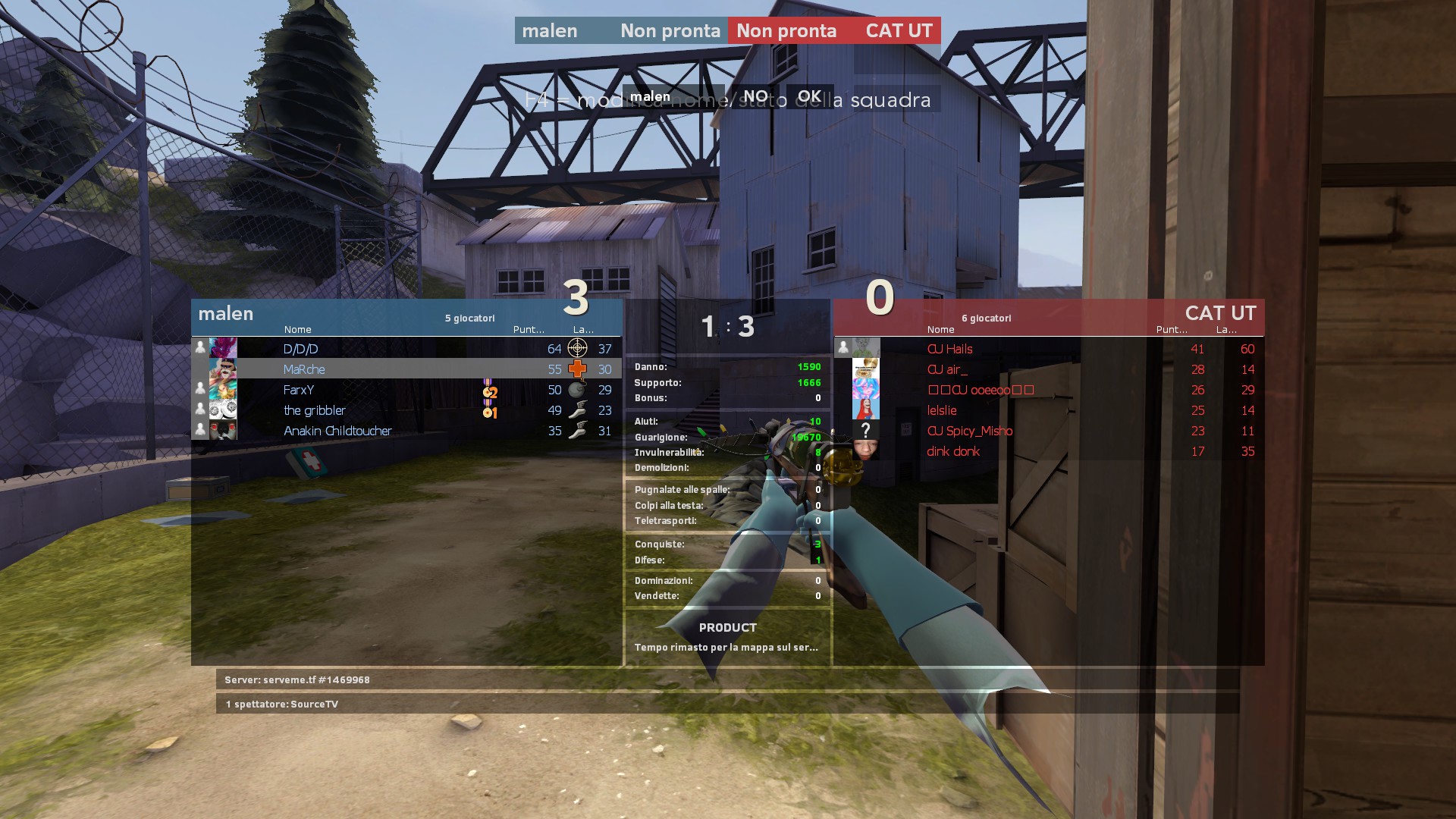
Task: Choose the CU air_ player row
Action: [x=947, y=369]
